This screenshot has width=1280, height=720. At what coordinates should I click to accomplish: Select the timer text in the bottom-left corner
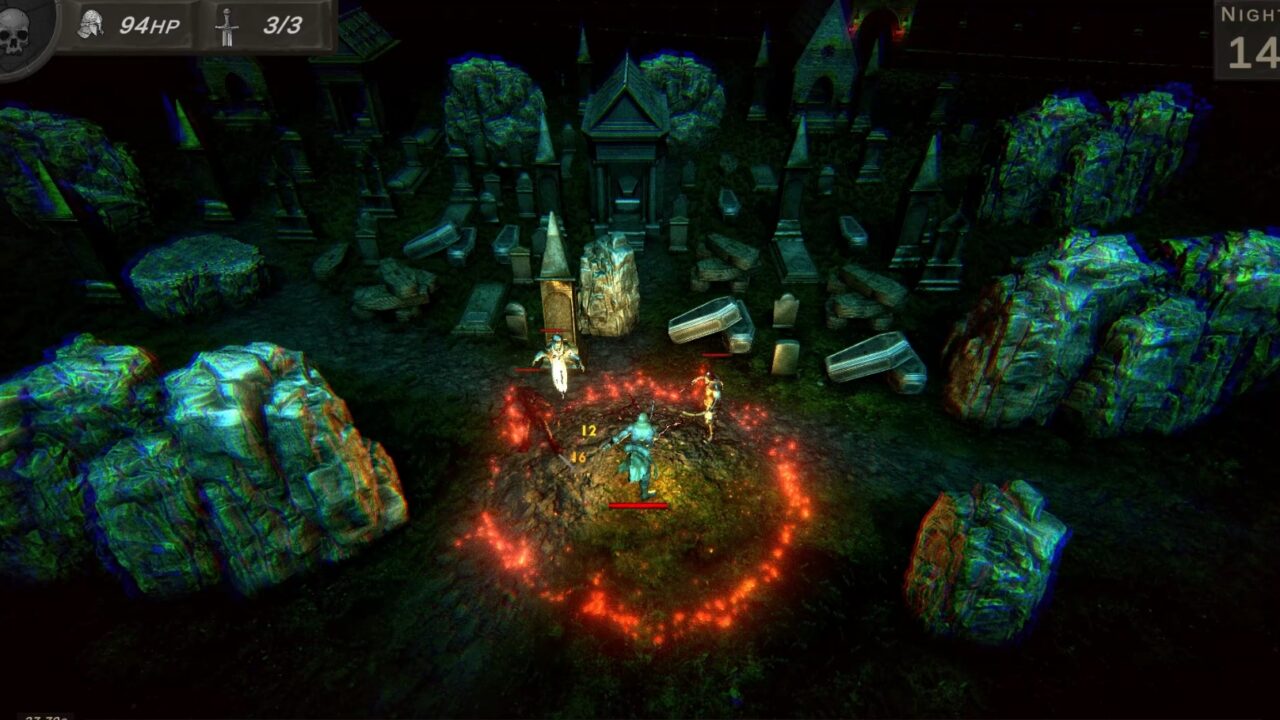click(x=45, y=715)
